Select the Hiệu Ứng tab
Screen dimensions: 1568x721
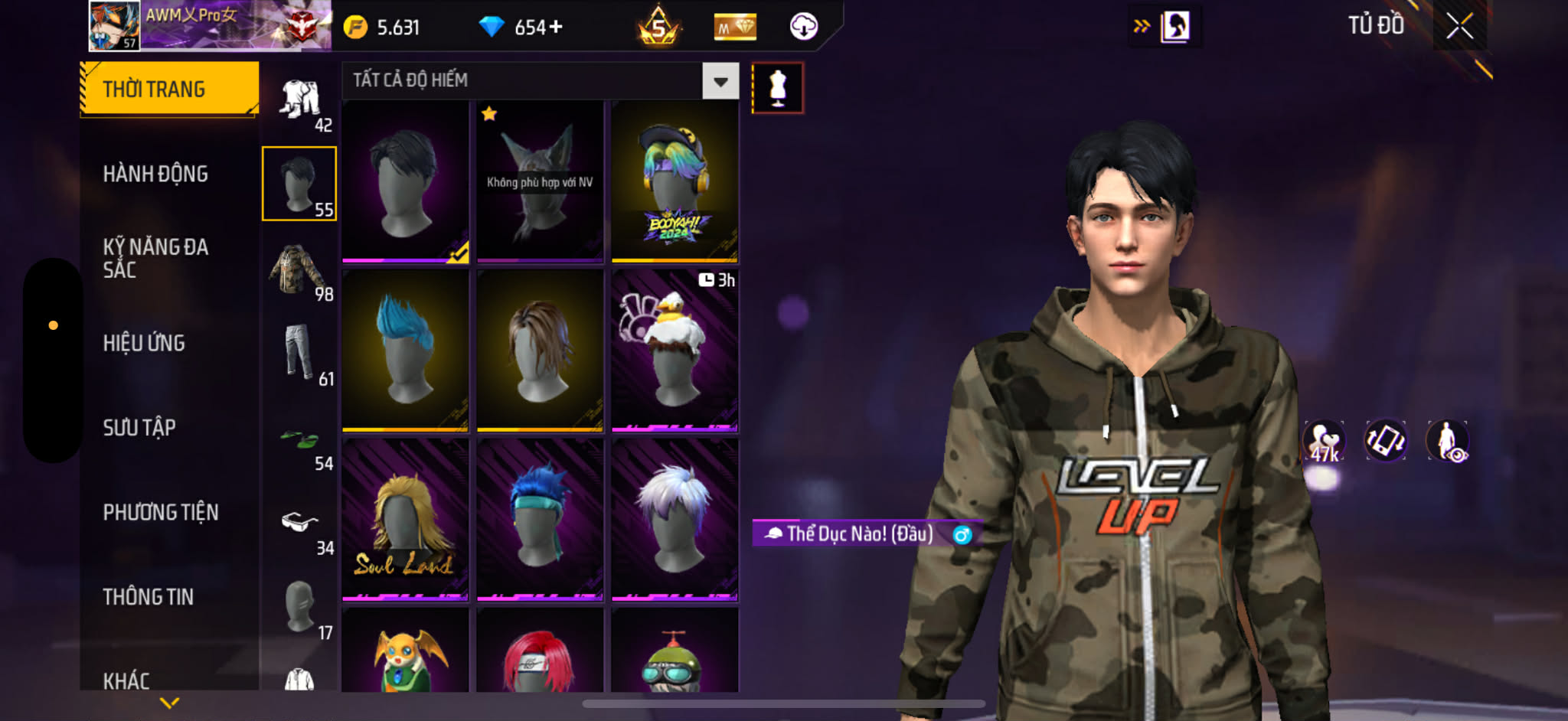click(x=144, y=343)
